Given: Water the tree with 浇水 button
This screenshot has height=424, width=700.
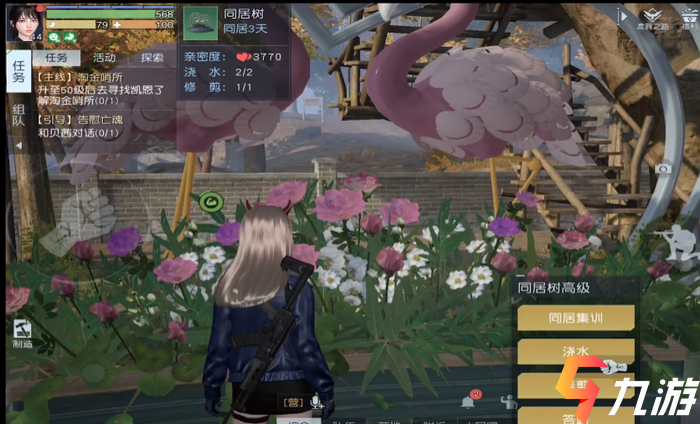Looking at the screenshot, I should pyautogui.click(x=575, y=352).
